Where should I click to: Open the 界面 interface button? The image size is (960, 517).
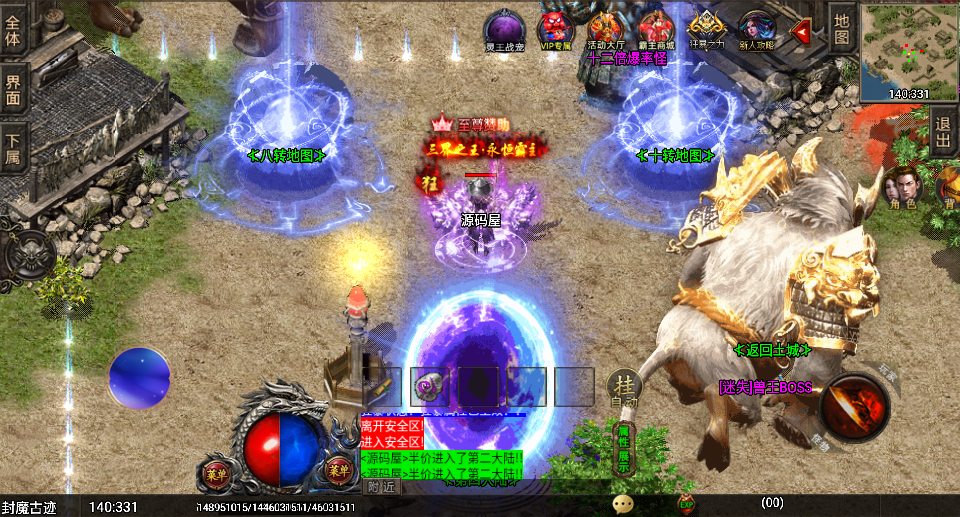tap(13, 86)
